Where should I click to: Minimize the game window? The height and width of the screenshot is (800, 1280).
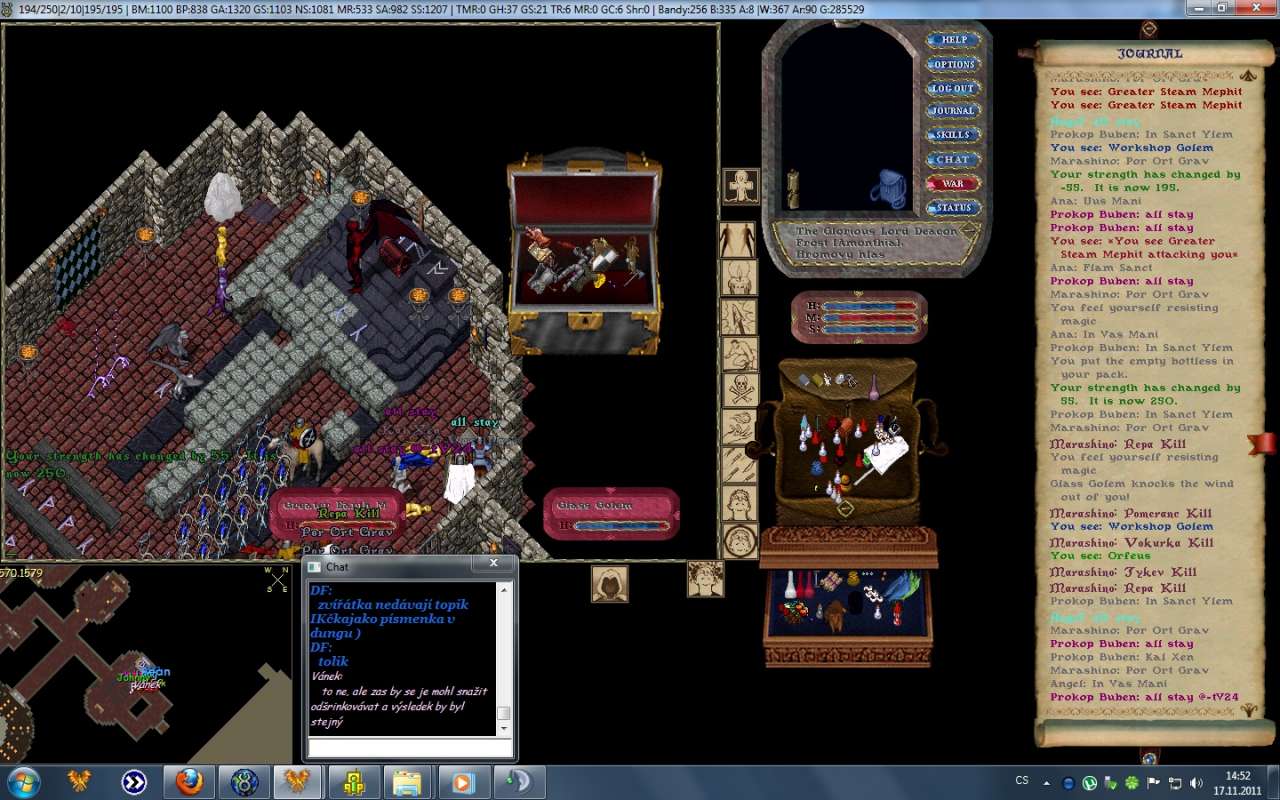(1199, 8)
